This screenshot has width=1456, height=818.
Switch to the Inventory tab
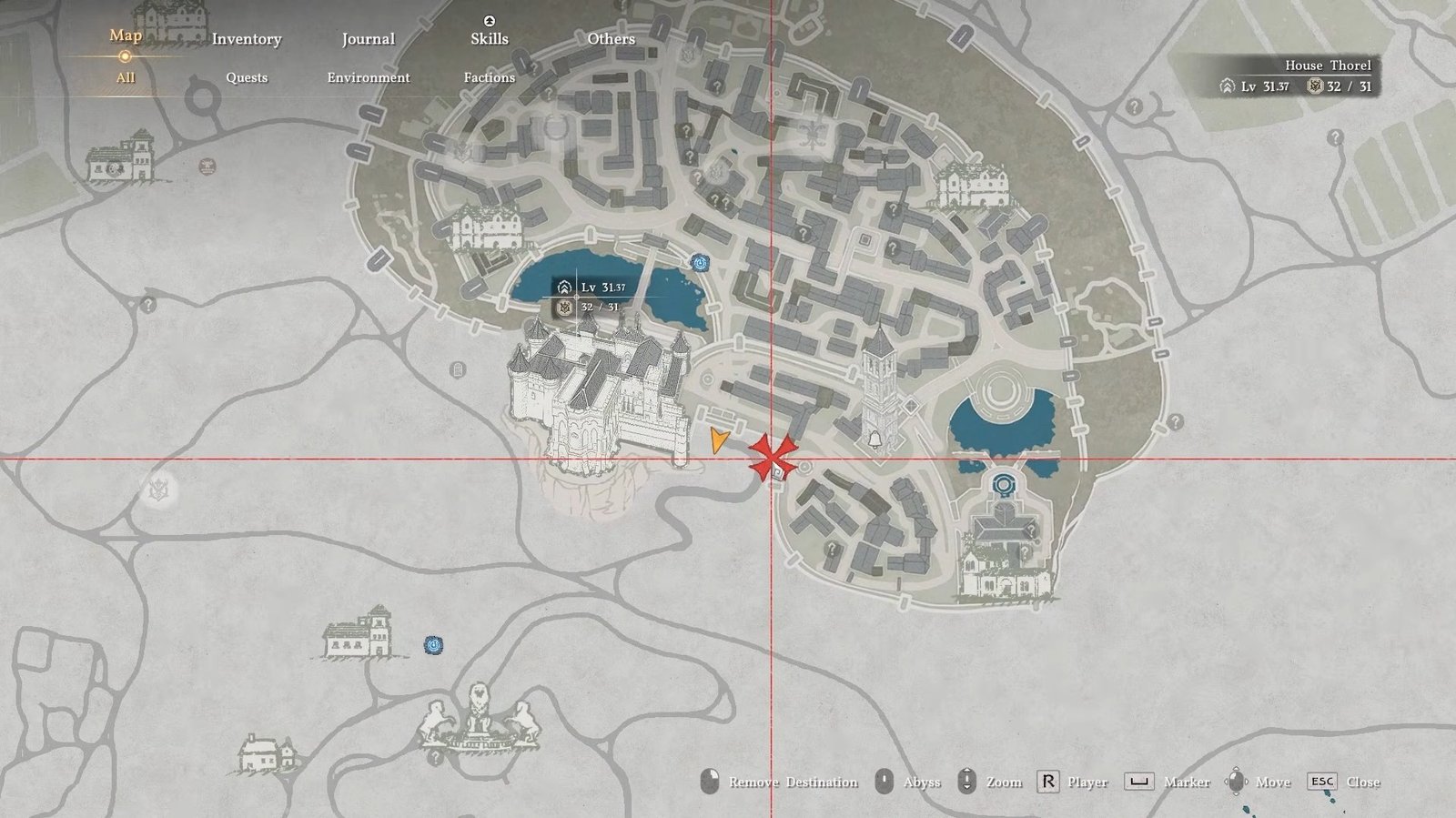[247, 39]
